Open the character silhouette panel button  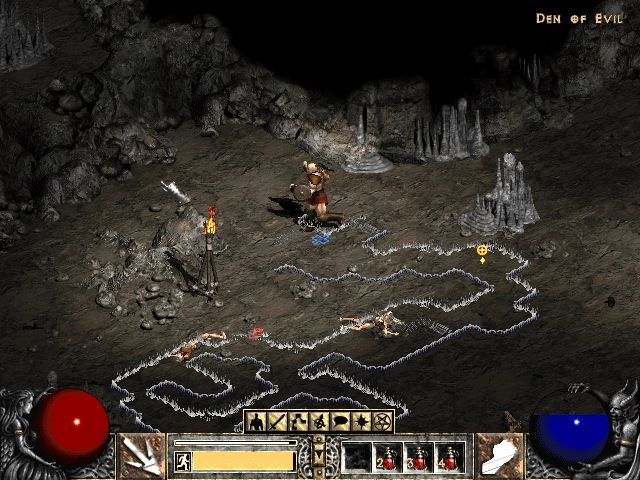click(x=256, y=422)
